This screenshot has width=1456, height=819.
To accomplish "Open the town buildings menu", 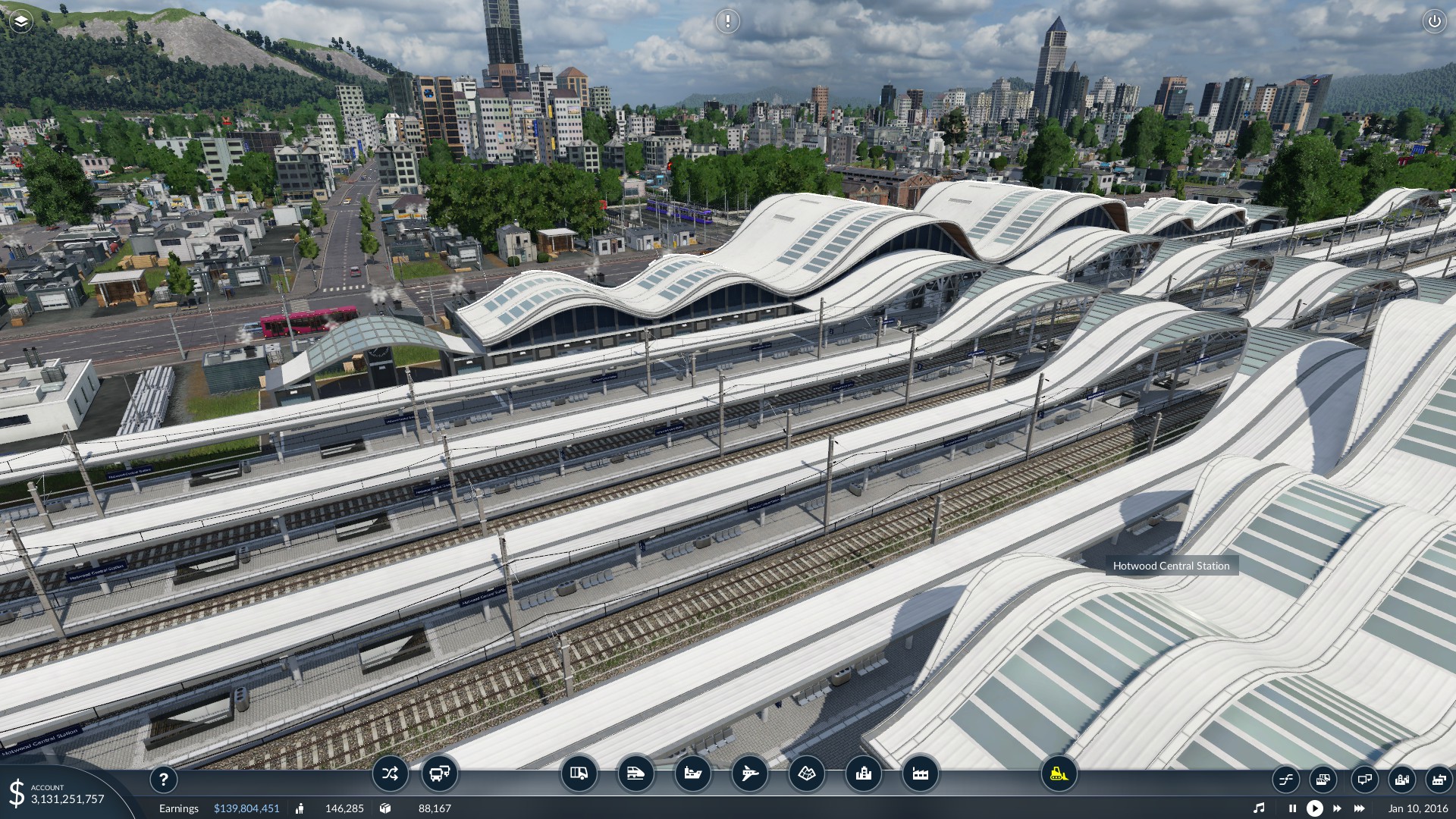I will coord(863,773).
